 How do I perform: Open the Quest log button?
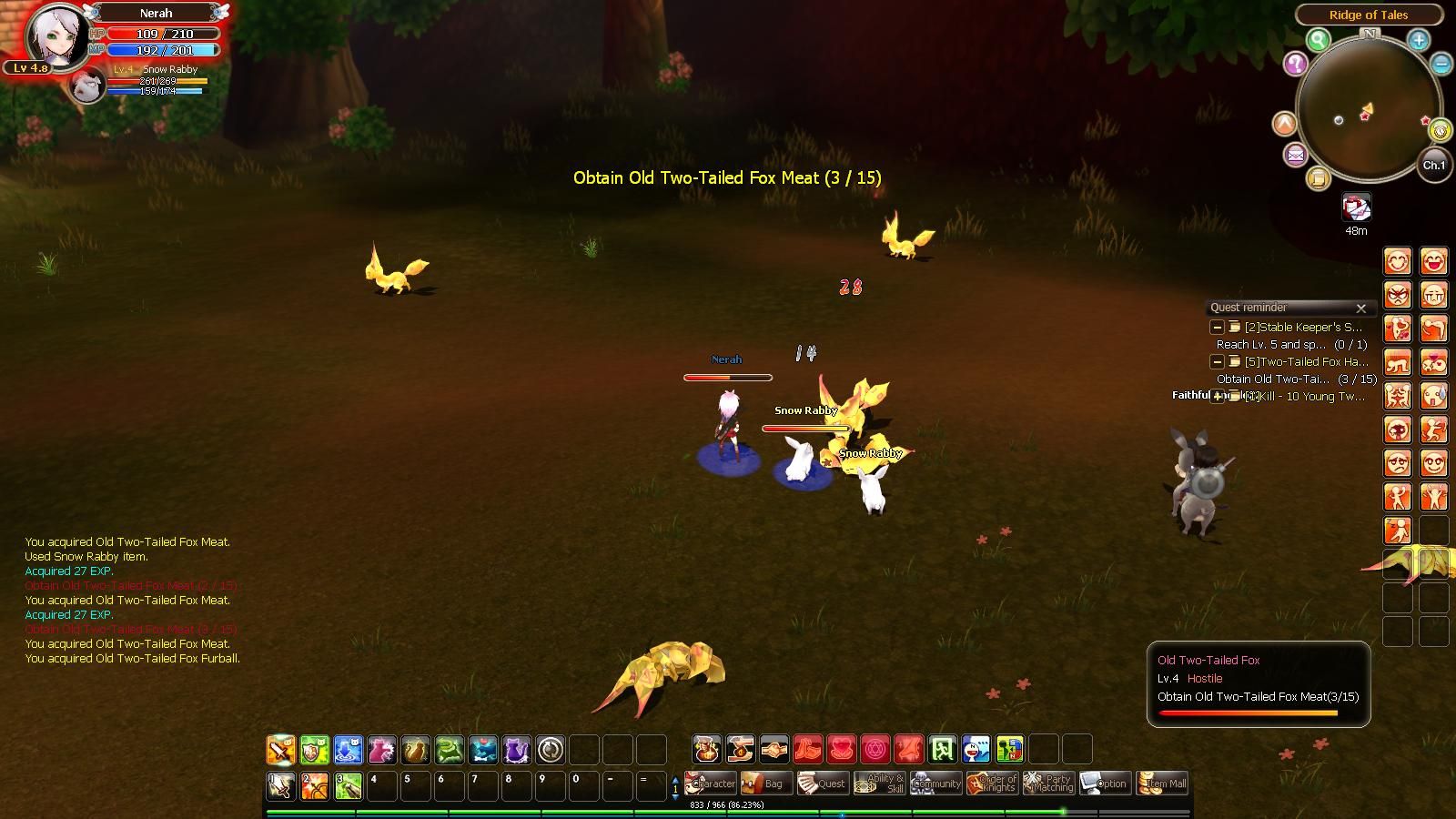822,784
